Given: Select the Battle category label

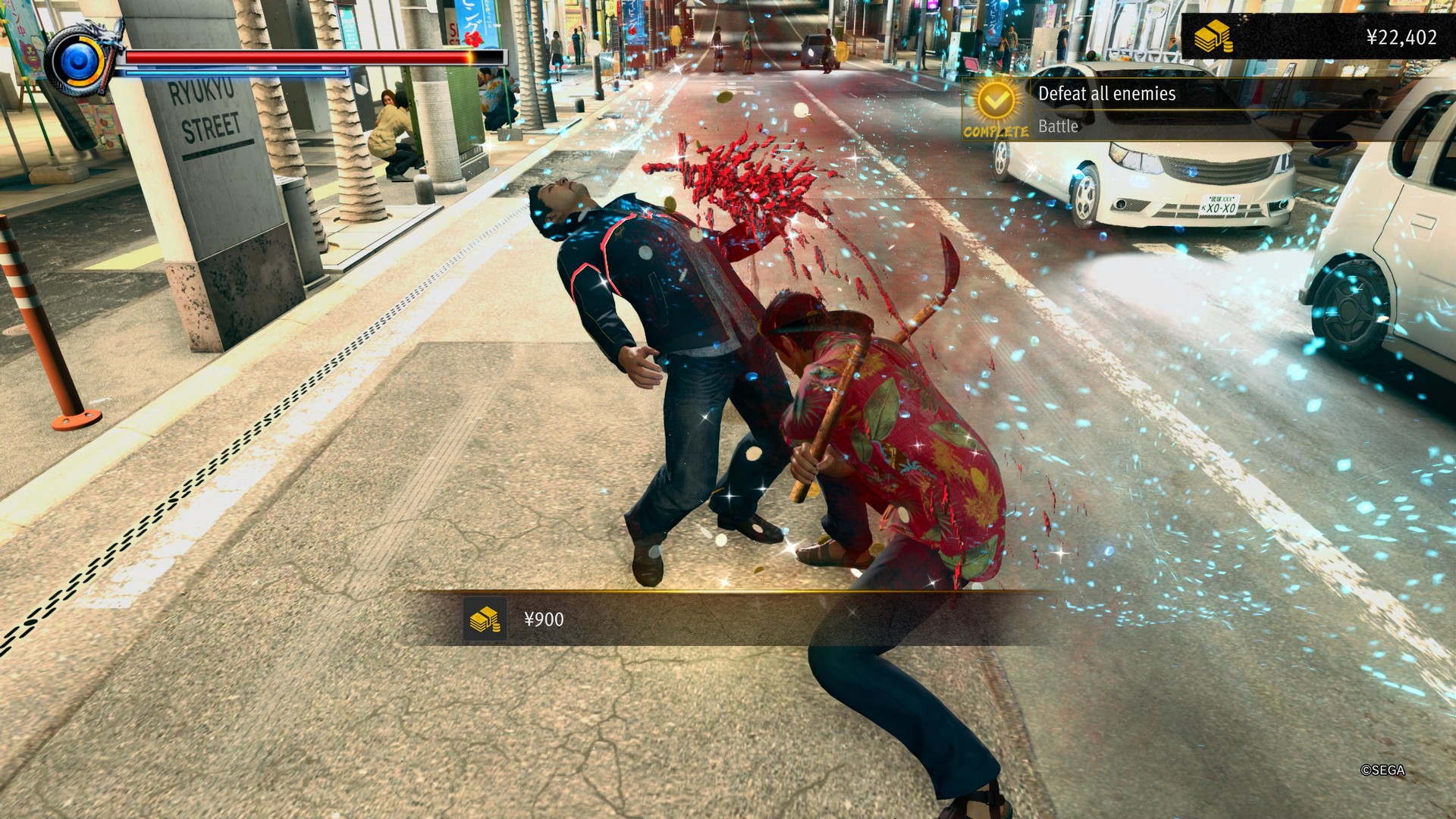Looking at the screenshot, I should pyautogui.click(x=1057, y=126).
